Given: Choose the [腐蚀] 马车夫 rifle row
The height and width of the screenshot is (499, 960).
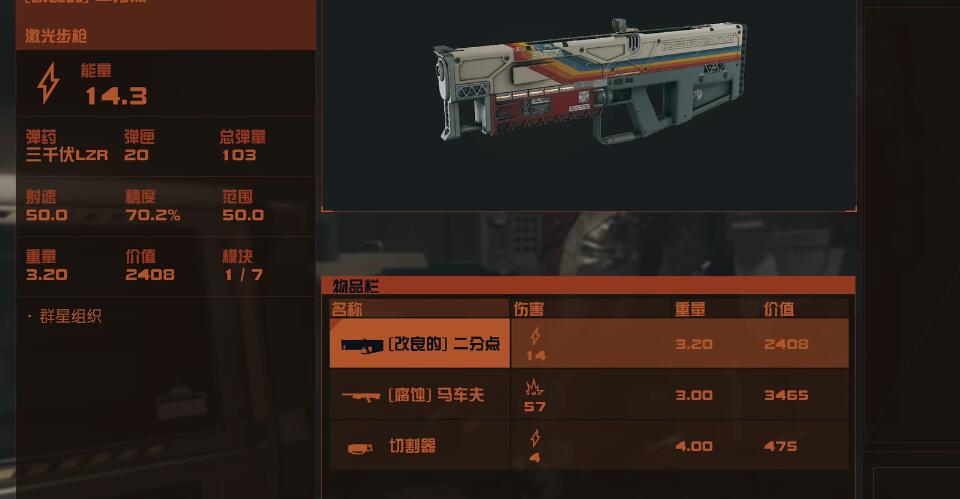Looking at the screenshot, I should 589,395.
